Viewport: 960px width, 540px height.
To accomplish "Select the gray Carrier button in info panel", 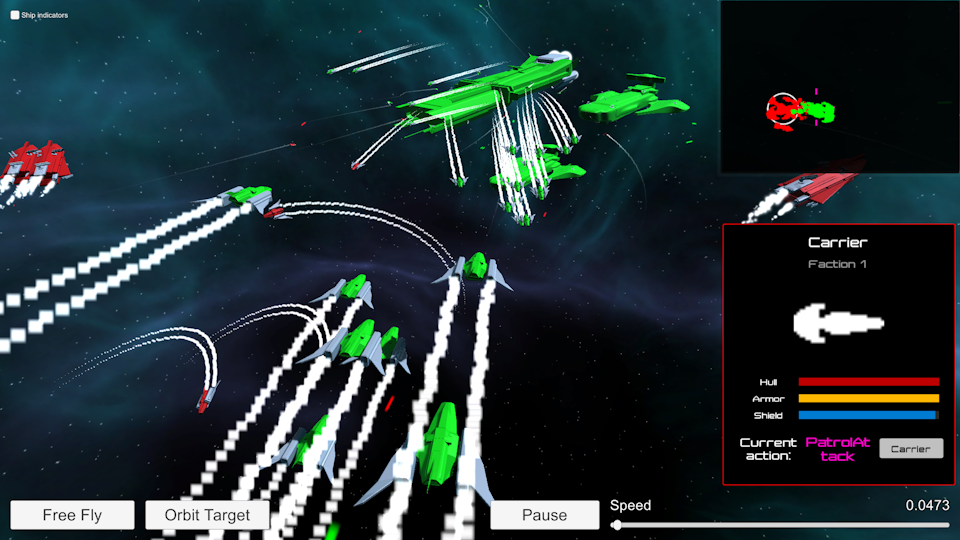I will click(910, 449).
